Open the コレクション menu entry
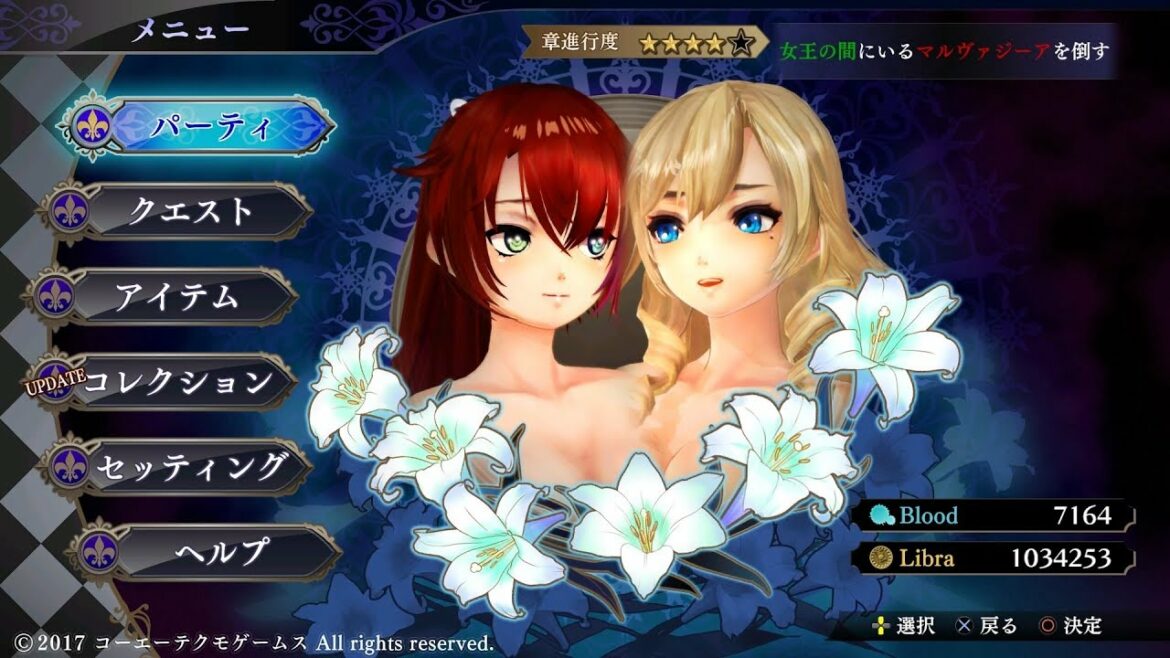Screen dimensions: 1170x658 pos(178,382)
